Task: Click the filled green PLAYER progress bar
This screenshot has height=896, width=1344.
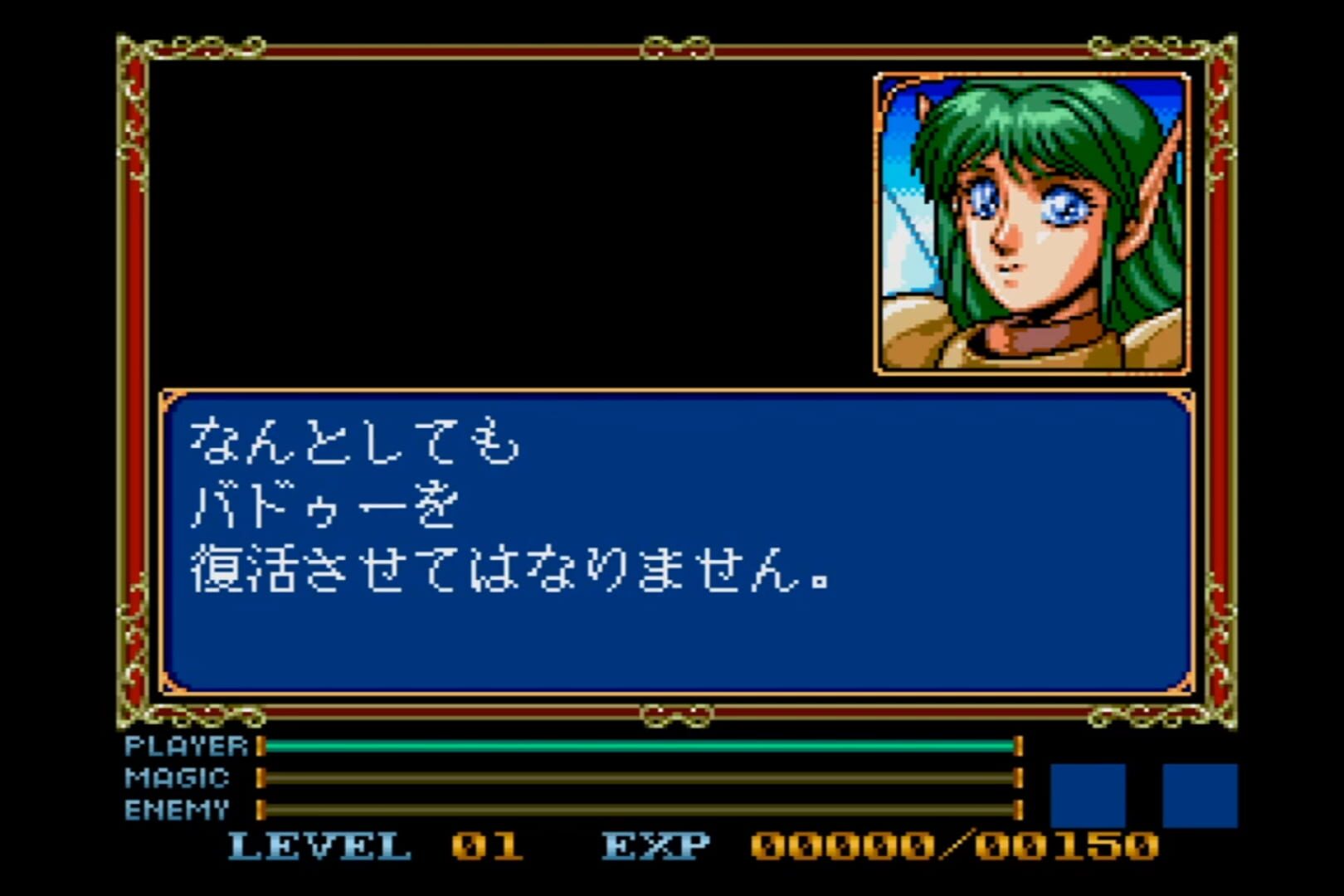Action: click(x=639, y=747)
